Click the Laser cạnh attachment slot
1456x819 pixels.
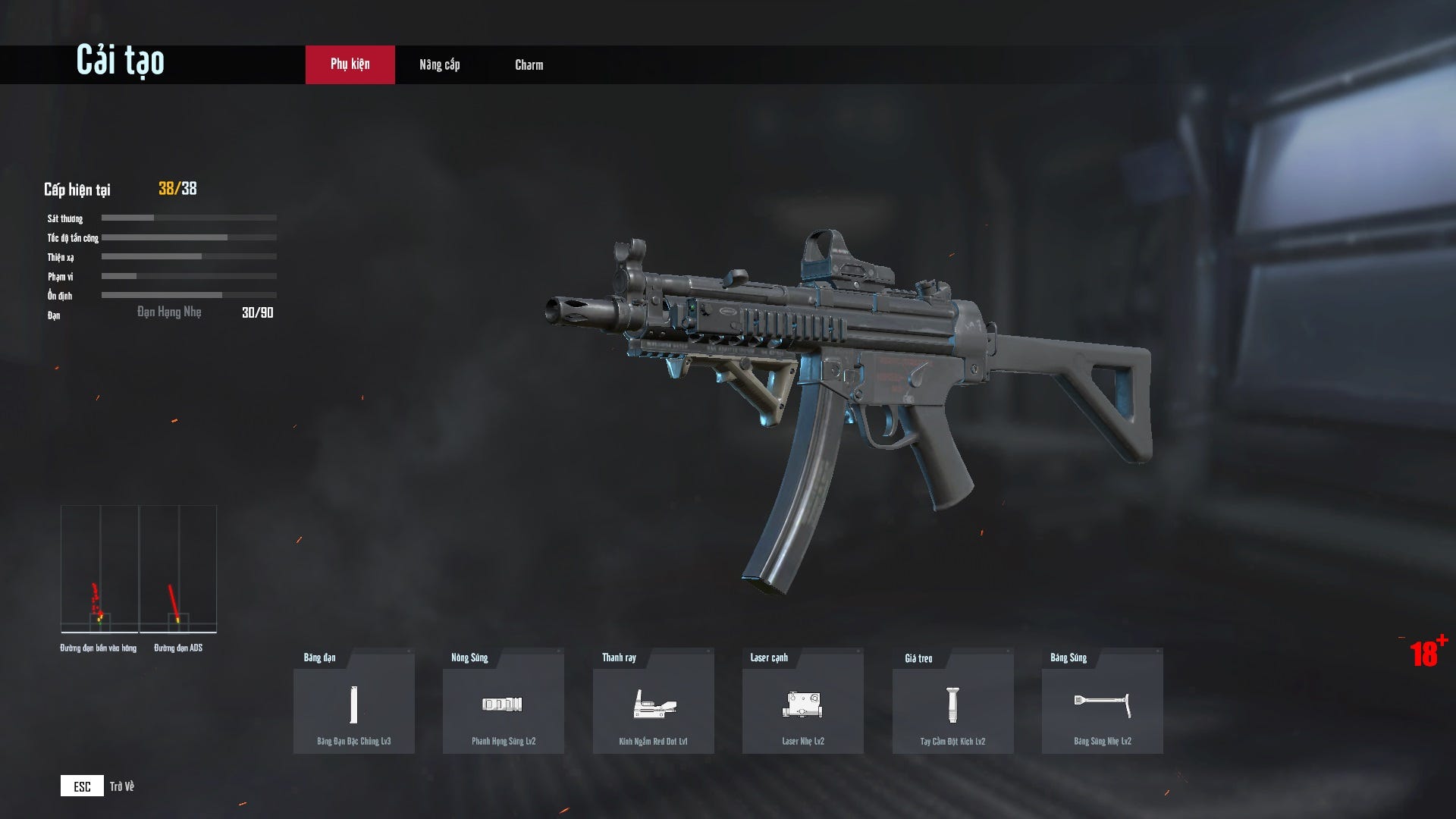tap(802, 704)
